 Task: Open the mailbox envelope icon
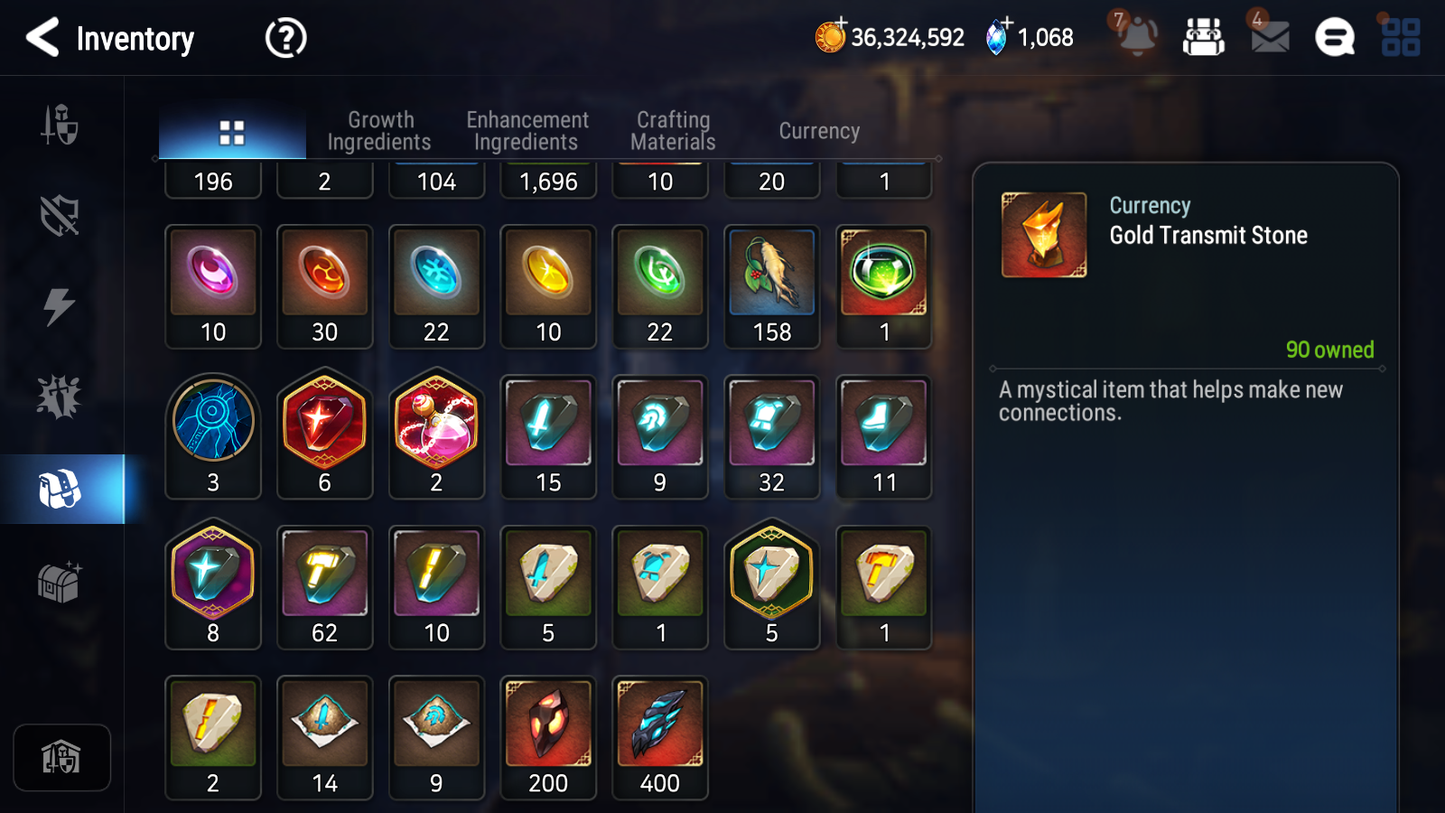click(1269, 37)
